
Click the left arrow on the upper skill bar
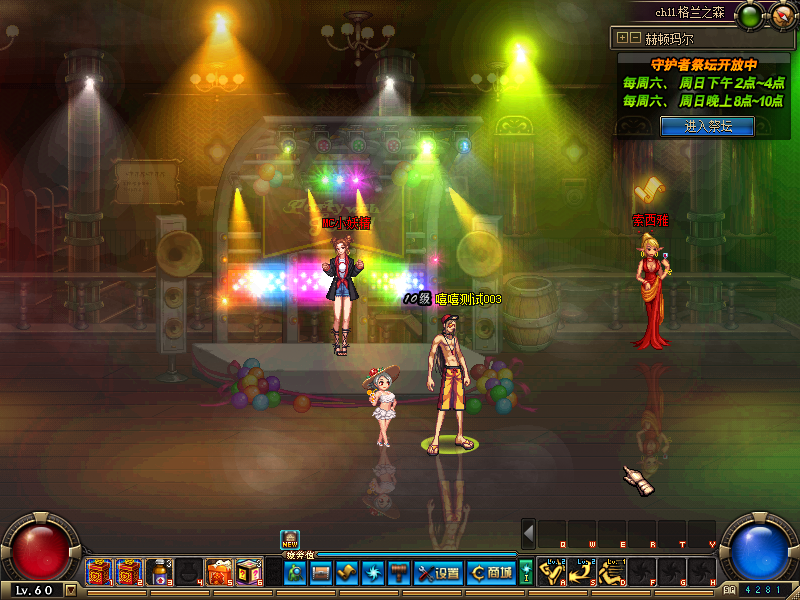[x=529, y=532]
